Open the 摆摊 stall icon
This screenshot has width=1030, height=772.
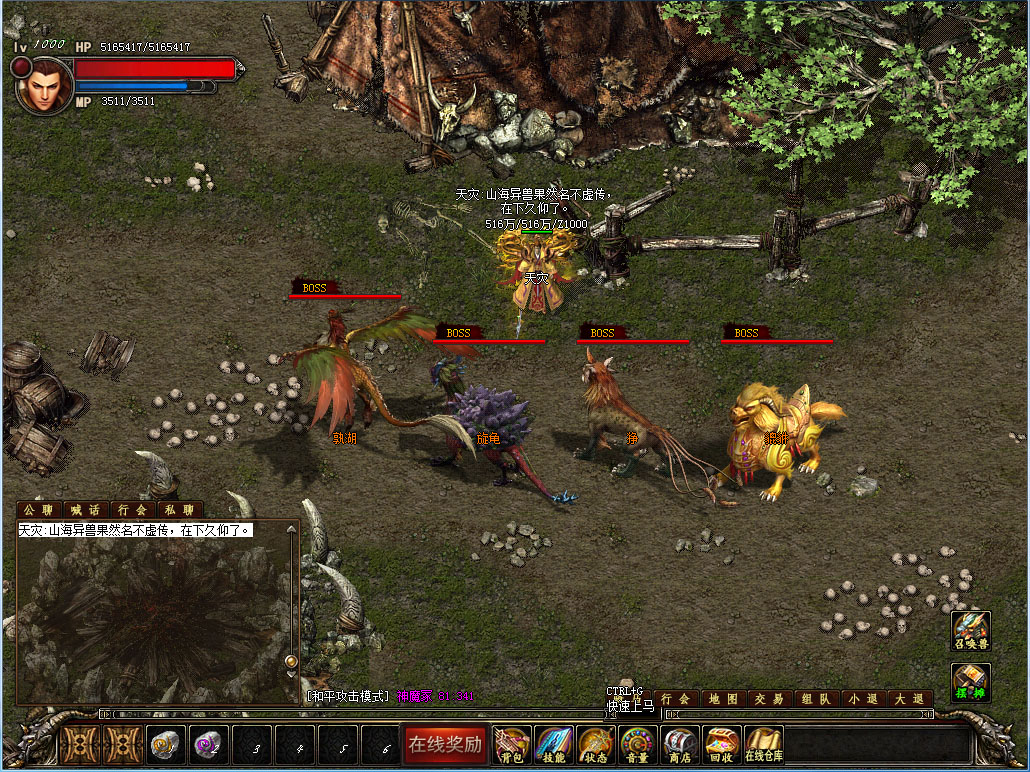point(970,682)
